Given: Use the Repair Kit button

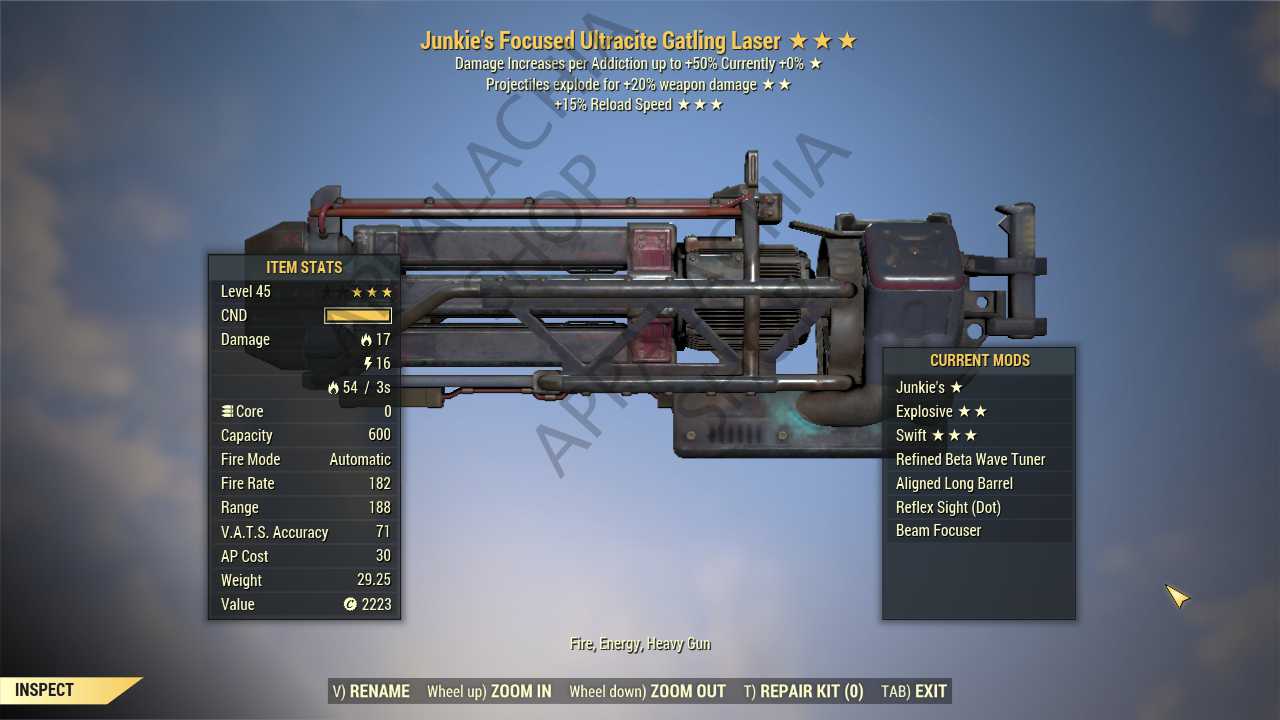Looking at the screenshot, I should 803,691.
